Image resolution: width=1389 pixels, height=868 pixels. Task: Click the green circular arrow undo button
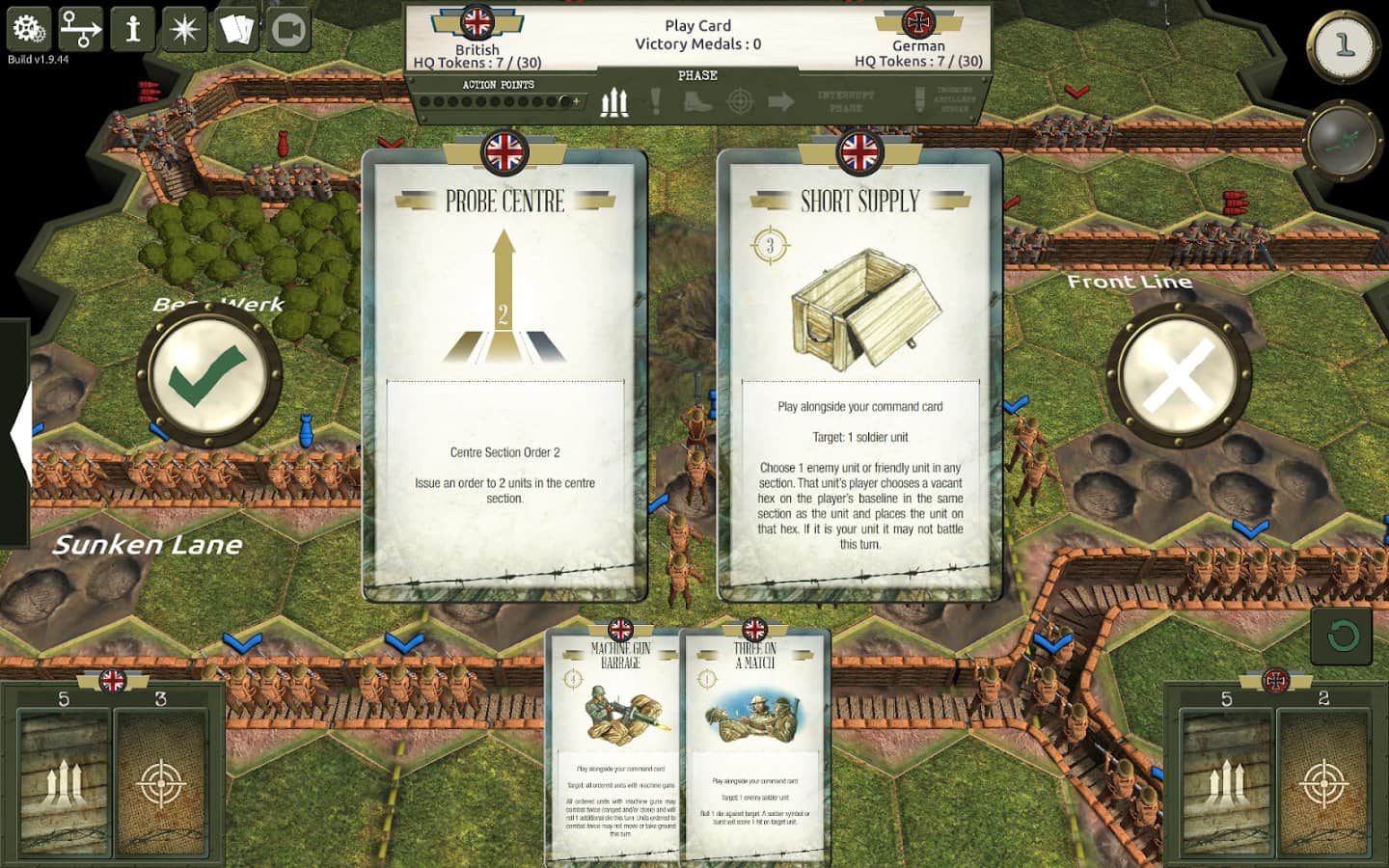coord(1342,636)
